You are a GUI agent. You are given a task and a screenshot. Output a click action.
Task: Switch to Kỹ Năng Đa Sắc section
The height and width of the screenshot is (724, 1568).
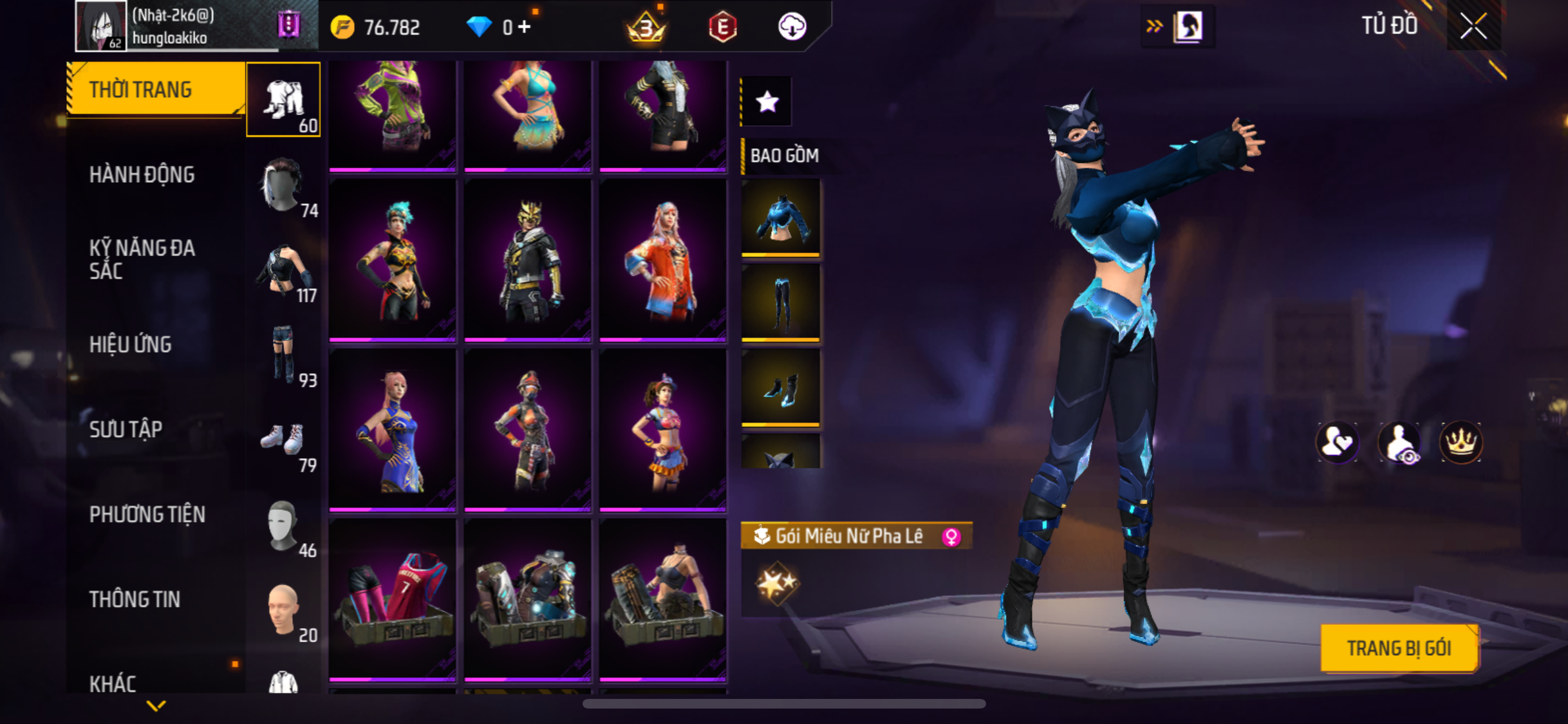tap(142, 259)
